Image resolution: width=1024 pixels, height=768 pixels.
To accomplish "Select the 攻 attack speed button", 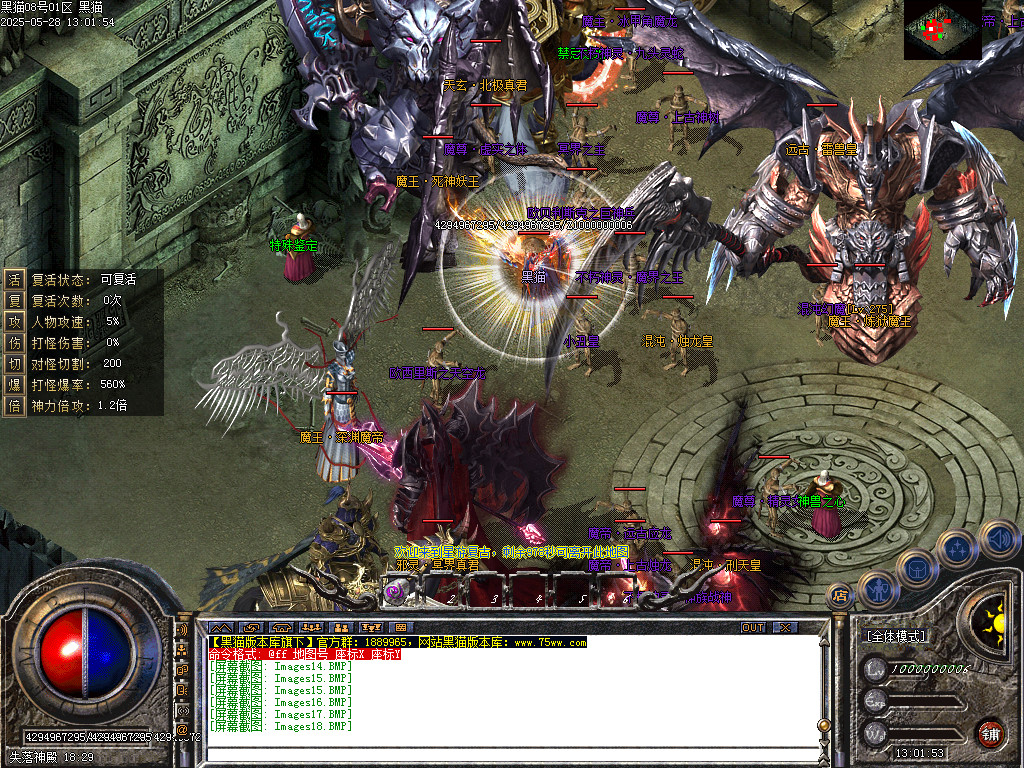I will pyautogui.click(x=14, y=321).
